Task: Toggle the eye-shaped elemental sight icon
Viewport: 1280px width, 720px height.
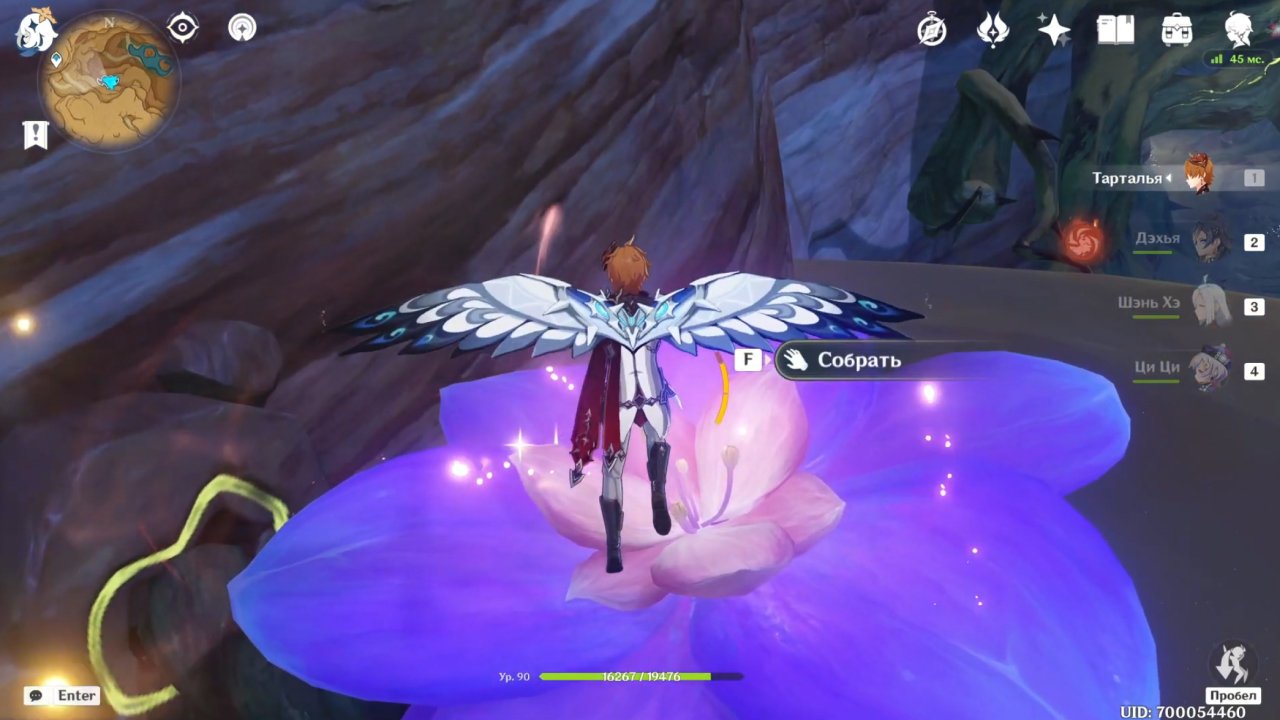Action: (x=183, y=28)
